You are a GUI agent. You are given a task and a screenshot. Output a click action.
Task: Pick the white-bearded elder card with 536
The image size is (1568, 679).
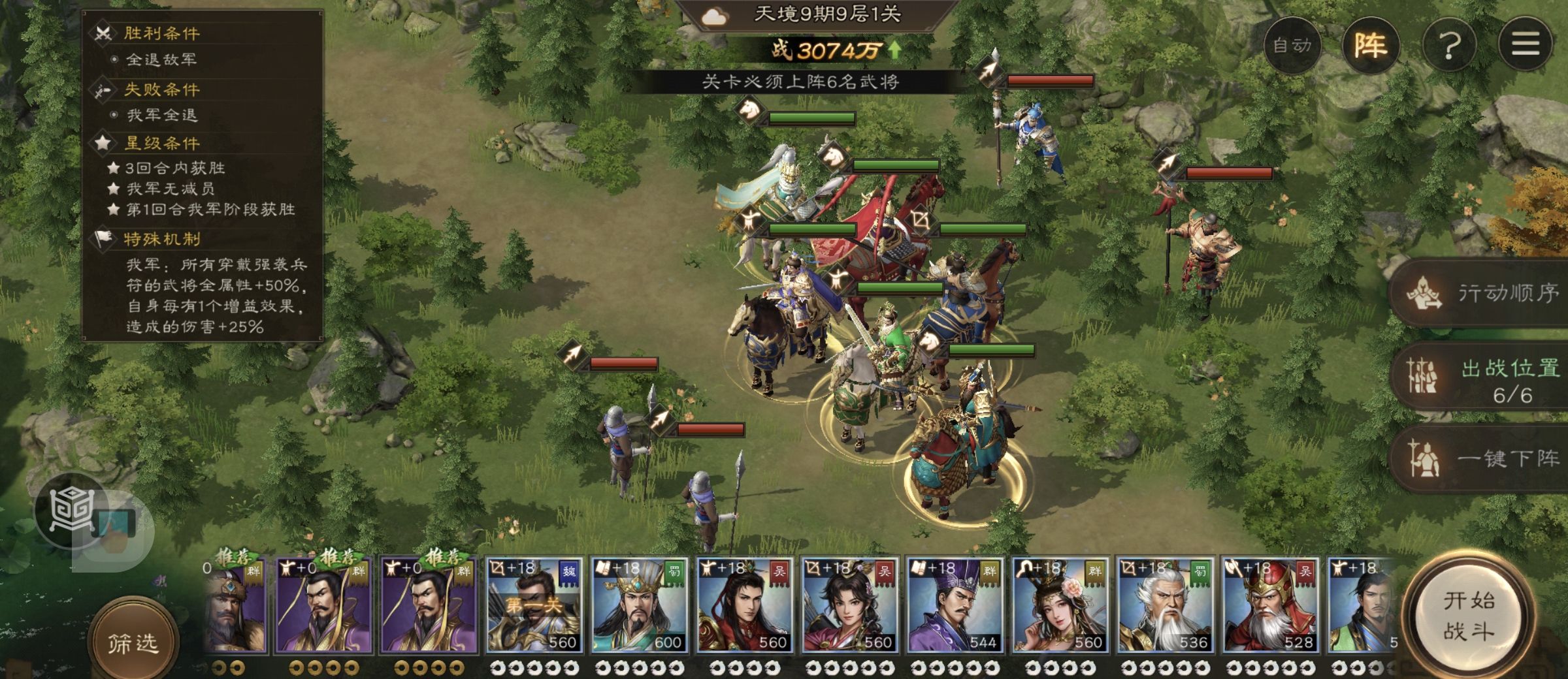click(x=1165, y=605)
